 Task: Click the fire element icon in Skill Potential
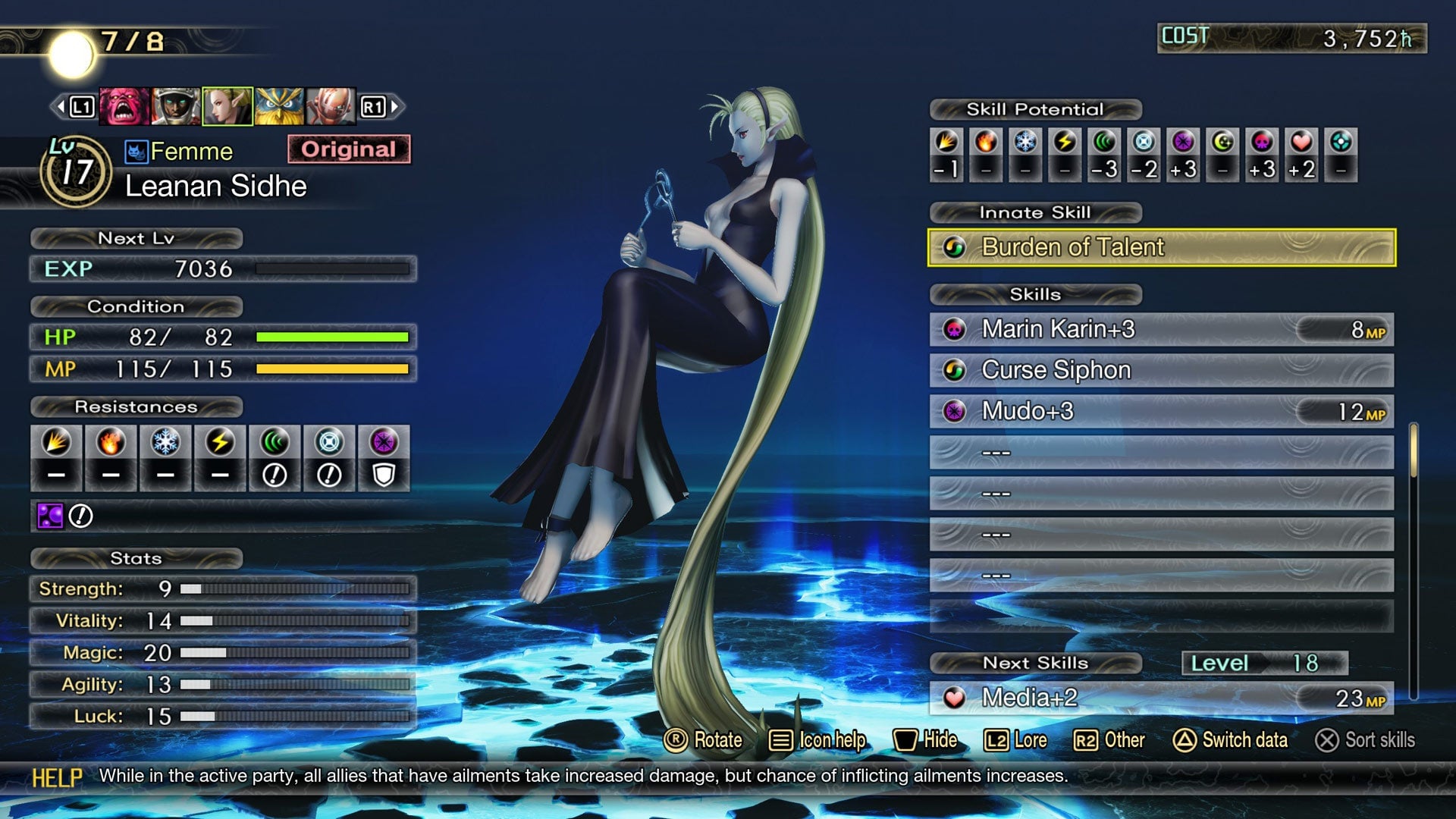[x=987, y=143]
